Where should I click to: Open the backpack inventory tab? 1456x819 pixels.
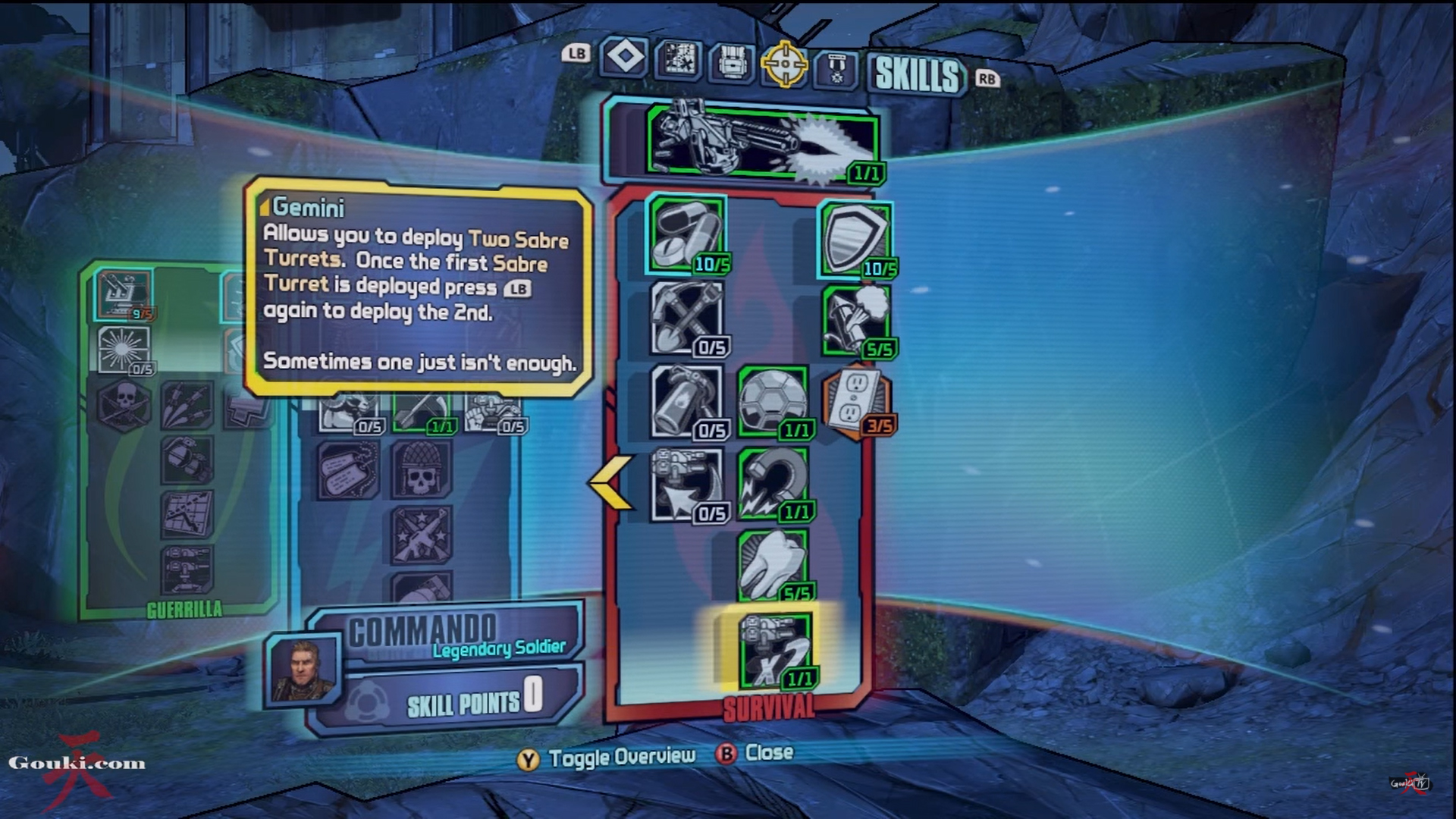732,61
